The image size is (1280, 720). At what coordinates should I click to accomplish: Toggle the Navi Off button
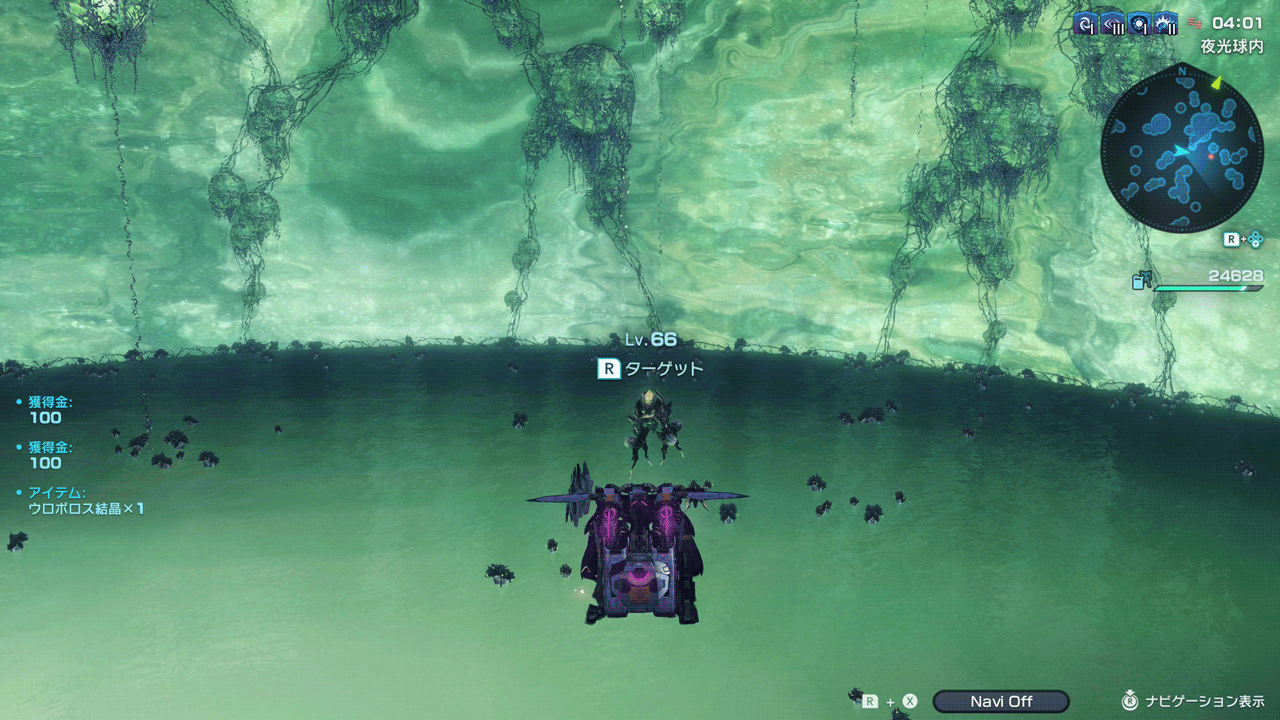pos(1001,701)
